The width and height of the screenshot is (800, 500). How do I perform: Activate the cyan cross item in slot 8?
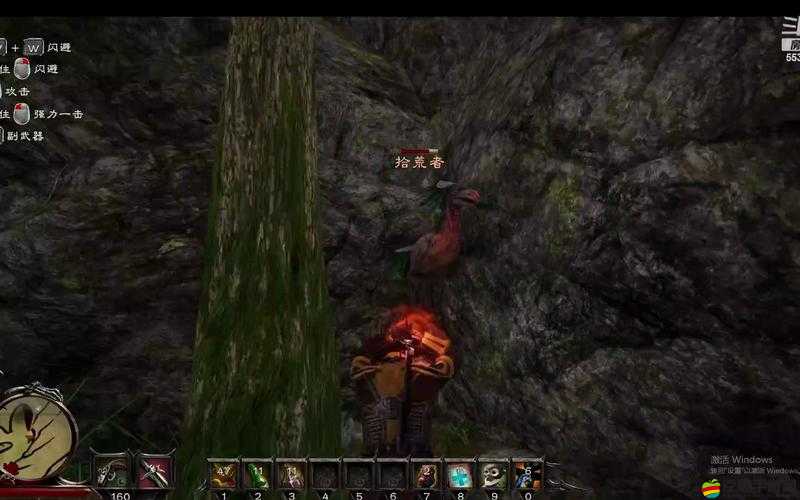pos(459,476)
